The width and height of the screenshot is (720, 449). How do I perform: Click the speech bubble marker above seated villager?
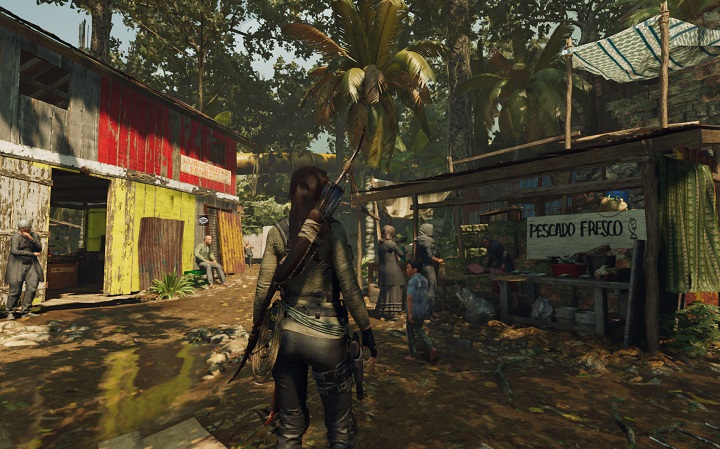tap(203, 219)
